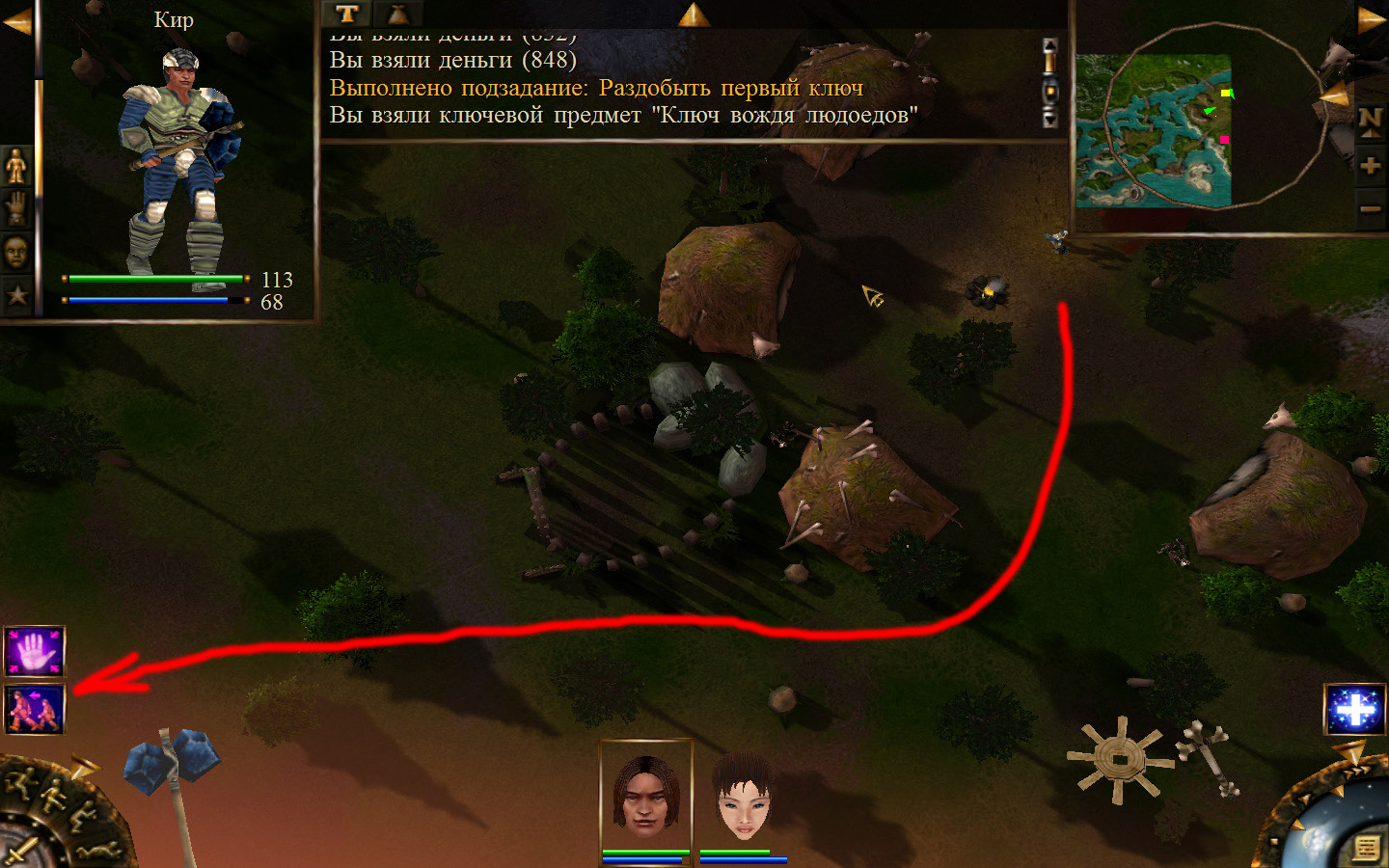Zoom out the minimap with minus button
This screenshot has height=868, width=1389.
(x=1370, y=207)
